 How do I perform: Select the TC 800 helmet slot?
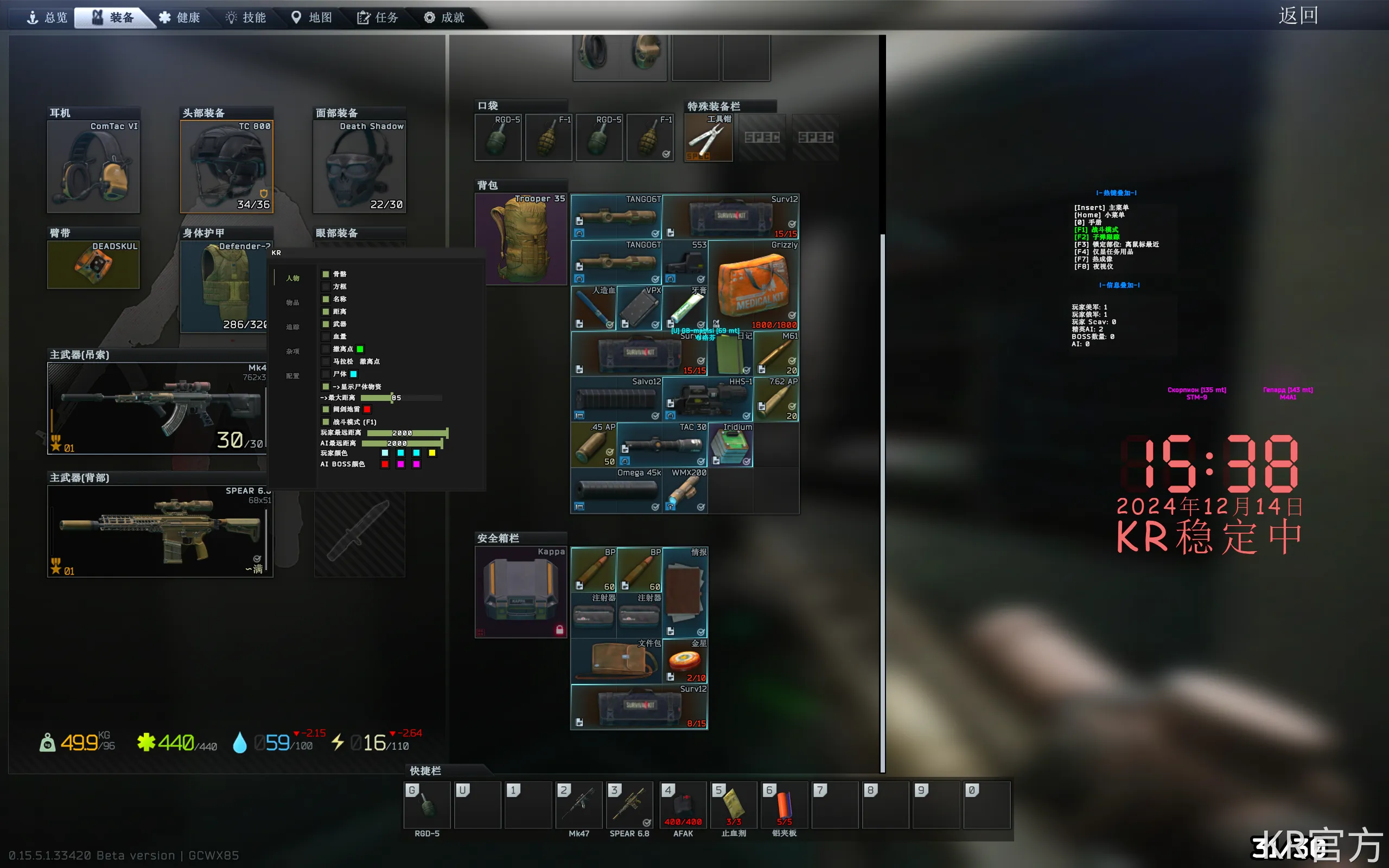[x=227, y=167]
